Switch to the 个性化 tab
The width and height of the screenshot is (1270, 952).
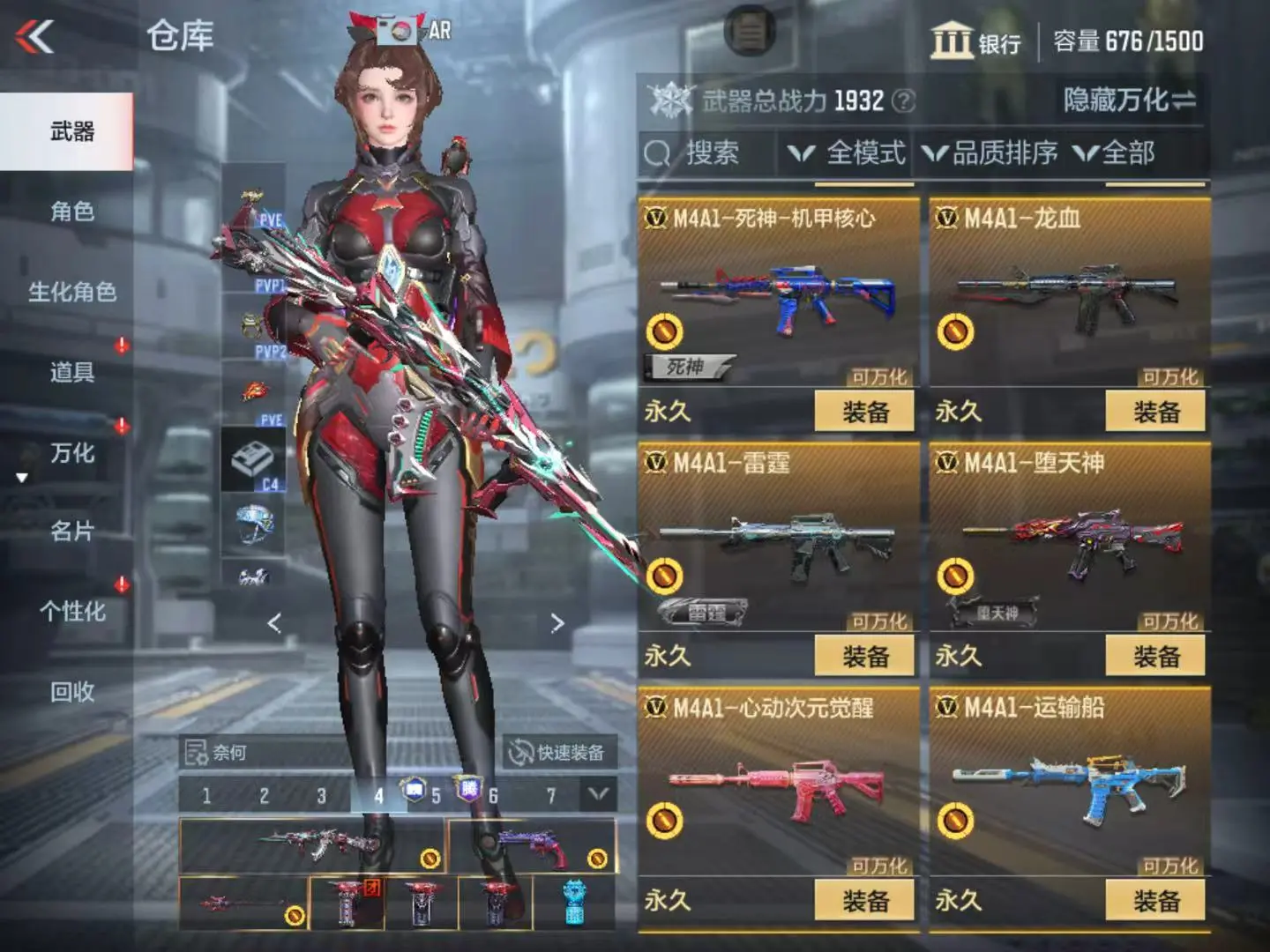coord(71,611)
